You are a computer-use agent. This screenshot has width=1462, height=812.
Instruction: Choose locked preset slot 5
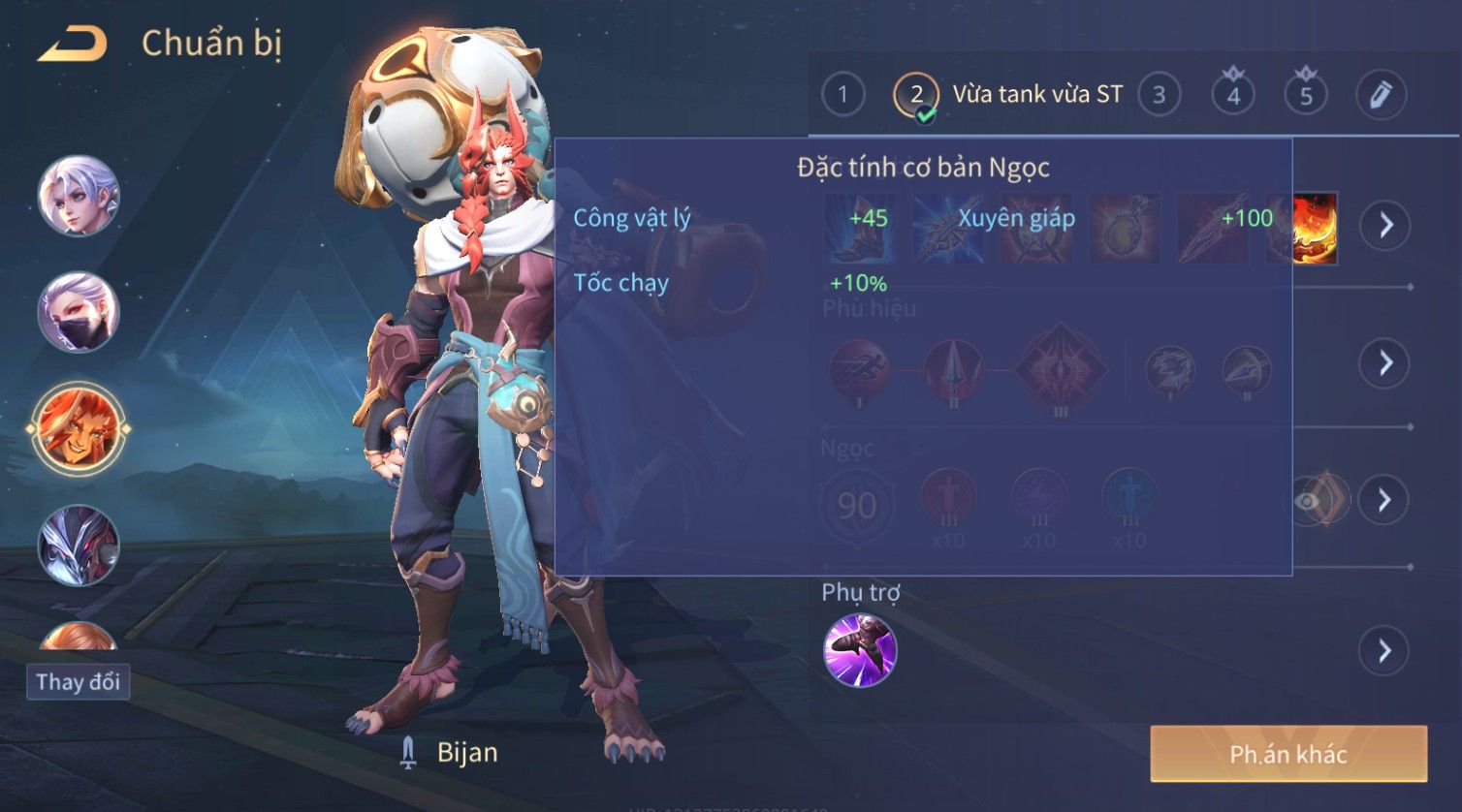(x=1306, y=95)
